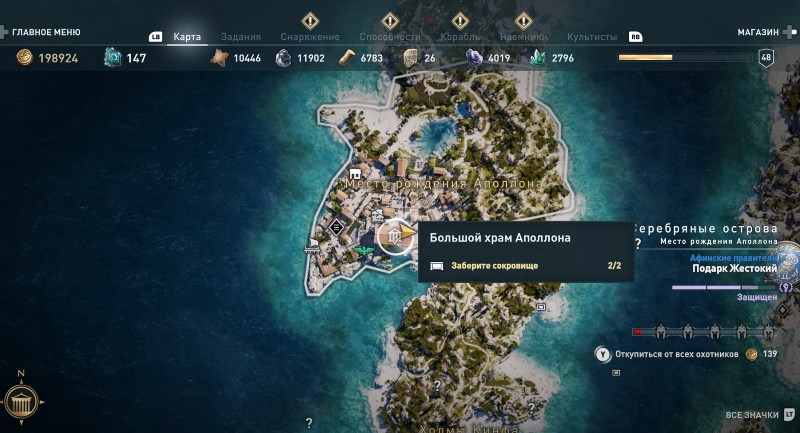Switch to the Задания quests tab

pos(240,37)
